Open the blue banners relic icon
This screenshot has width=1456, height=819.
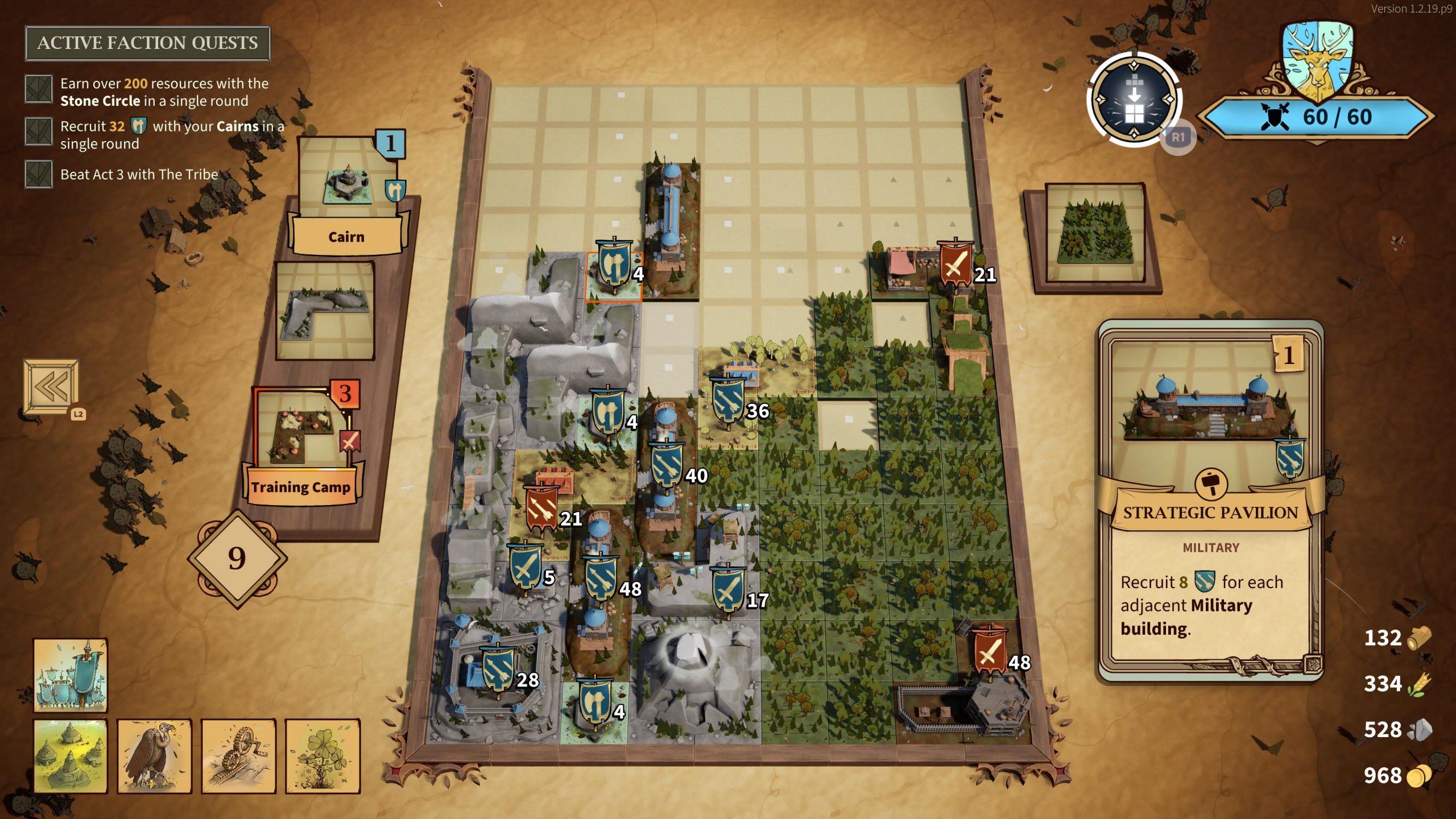click(x=71, y=675)
